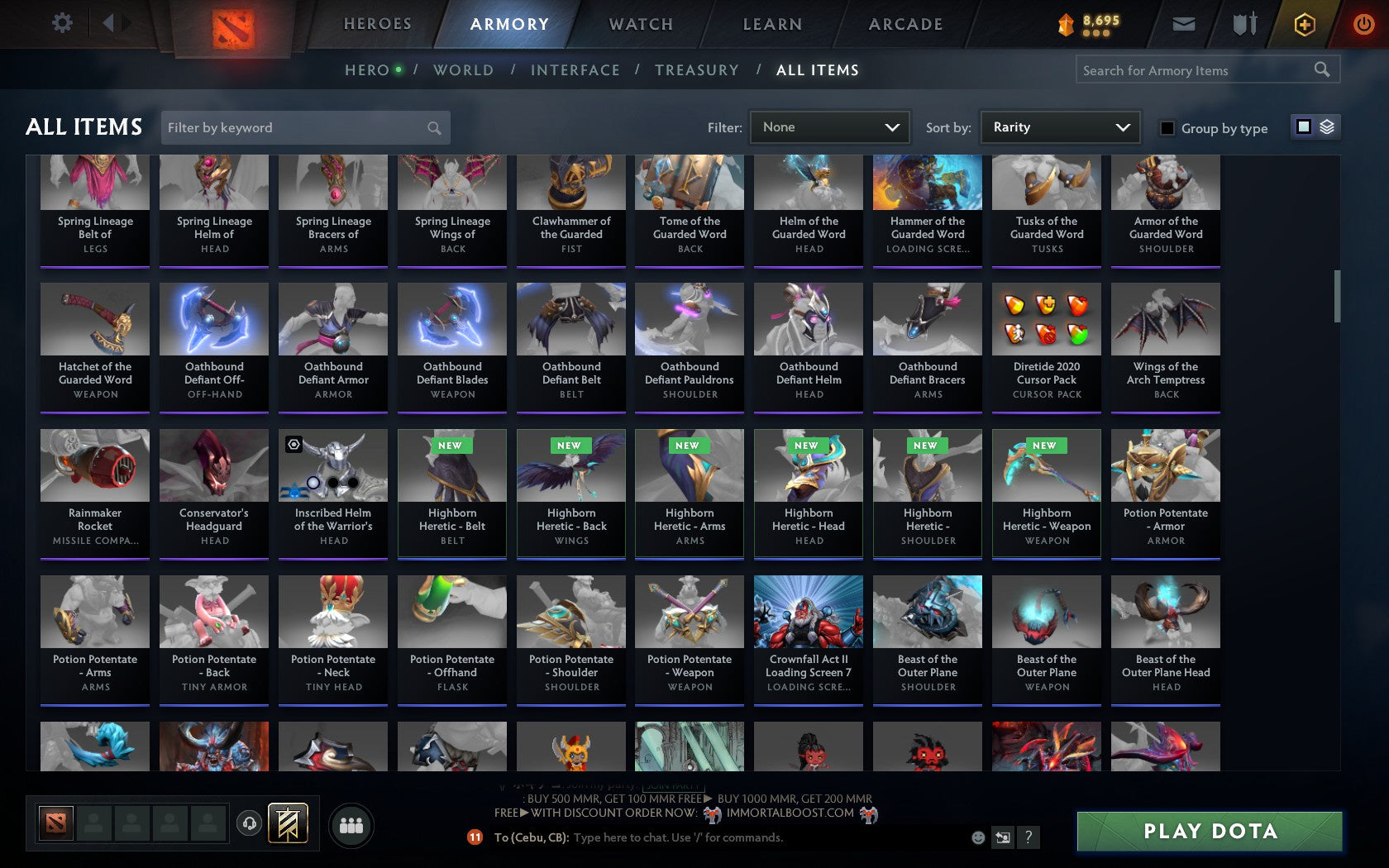Toggle the layered item stacking view
Screen dimensions: 1389x868
point(1327,125)
